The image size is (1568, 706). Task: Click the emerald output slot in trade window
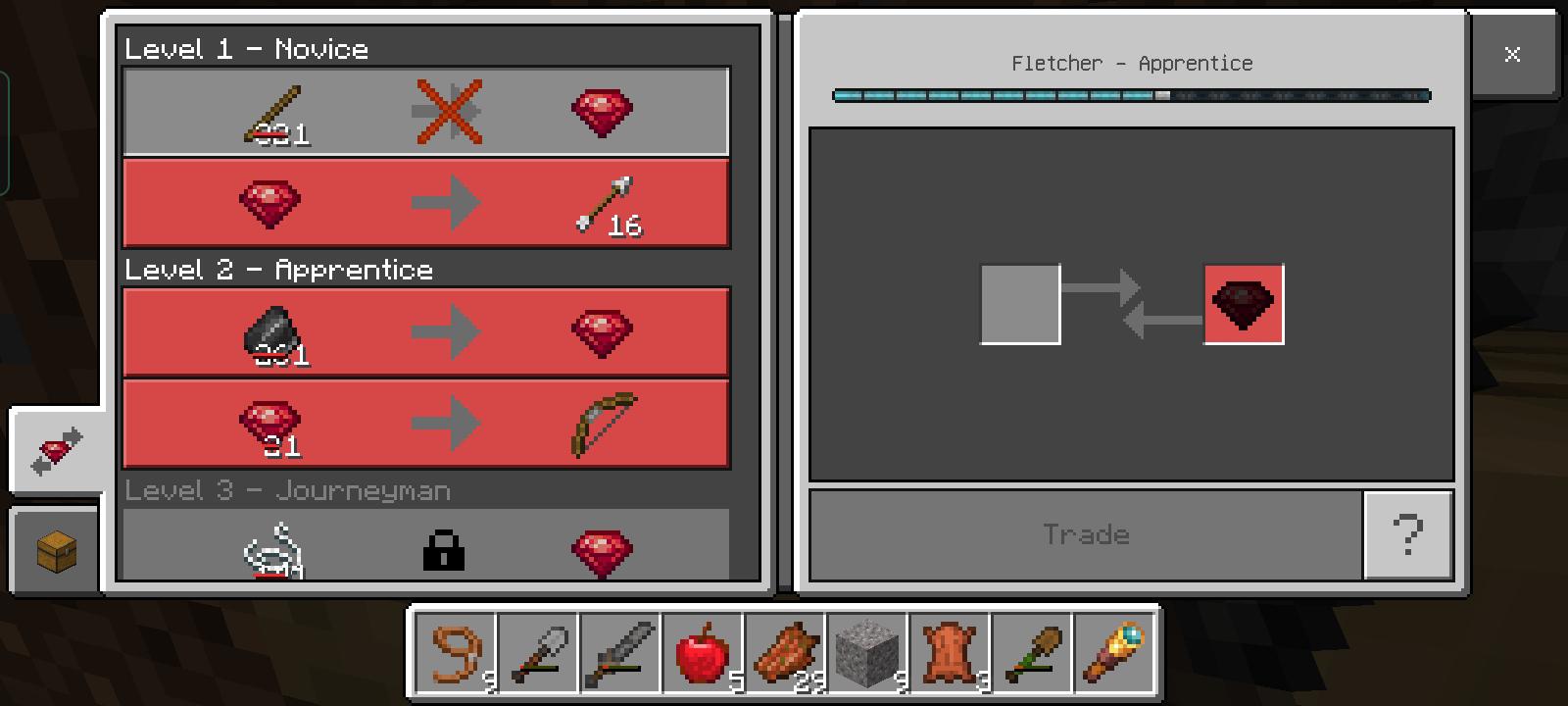[x=1243, y=304]
